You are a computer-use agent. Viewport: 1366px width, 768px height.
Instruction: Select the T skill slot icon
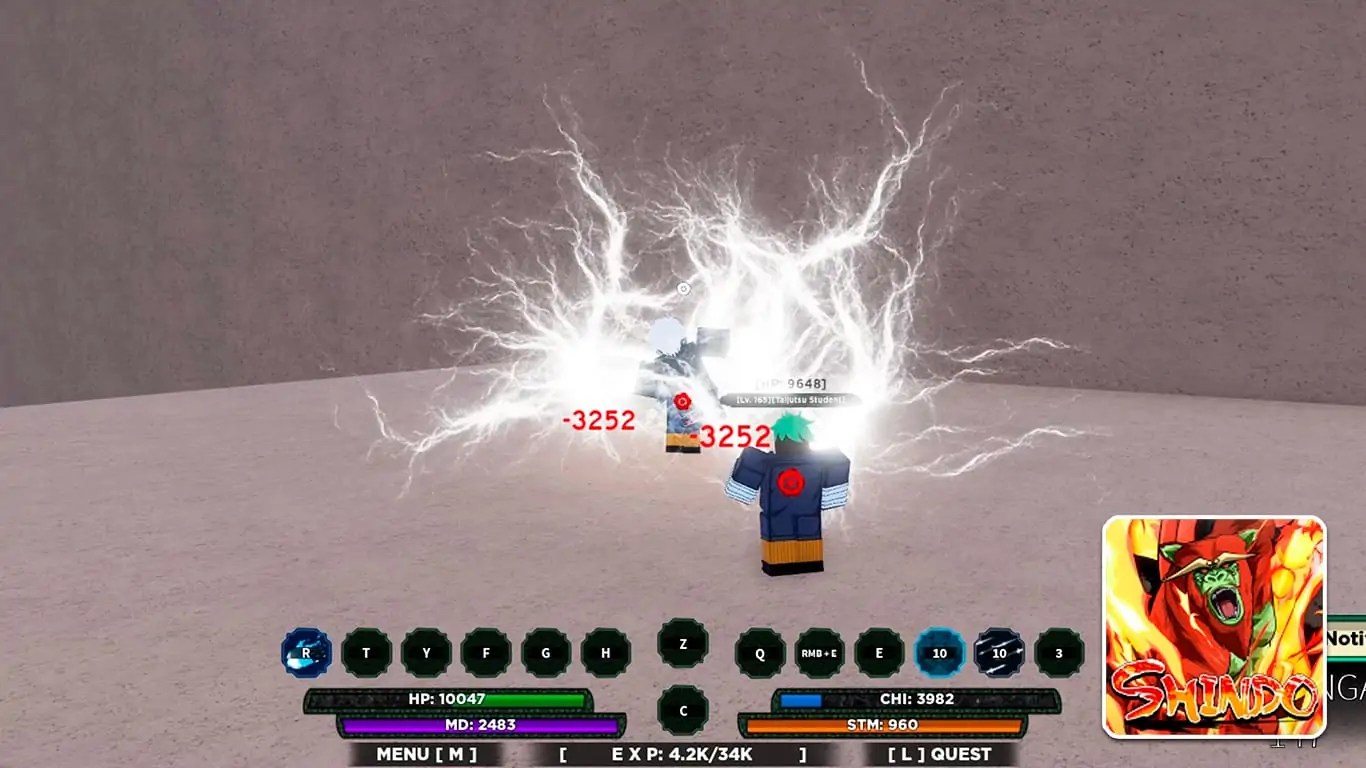[366, 652]
